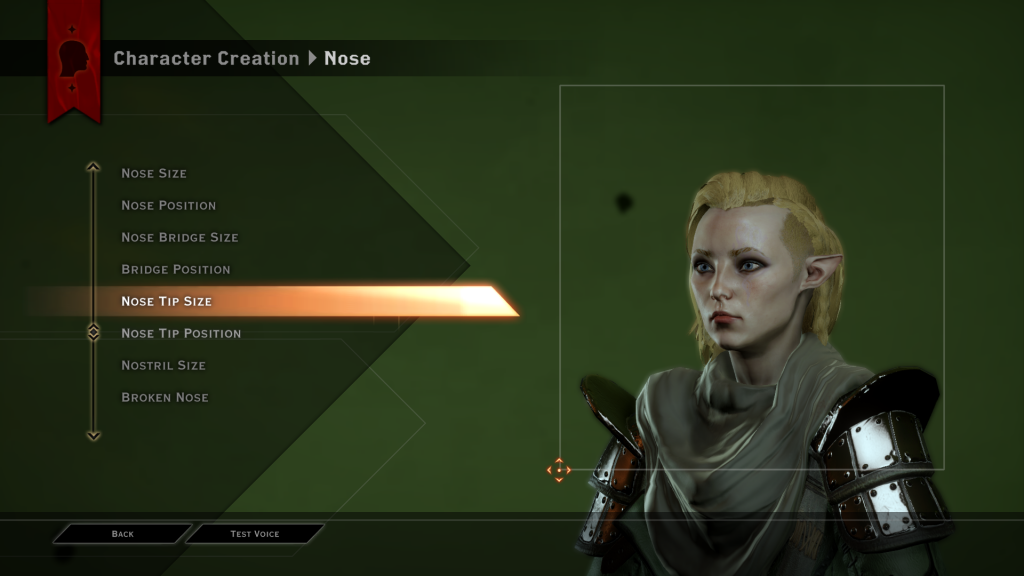1024x576 pixels.
Task: Select the Nose Size option
Action: tap(154, 173)
